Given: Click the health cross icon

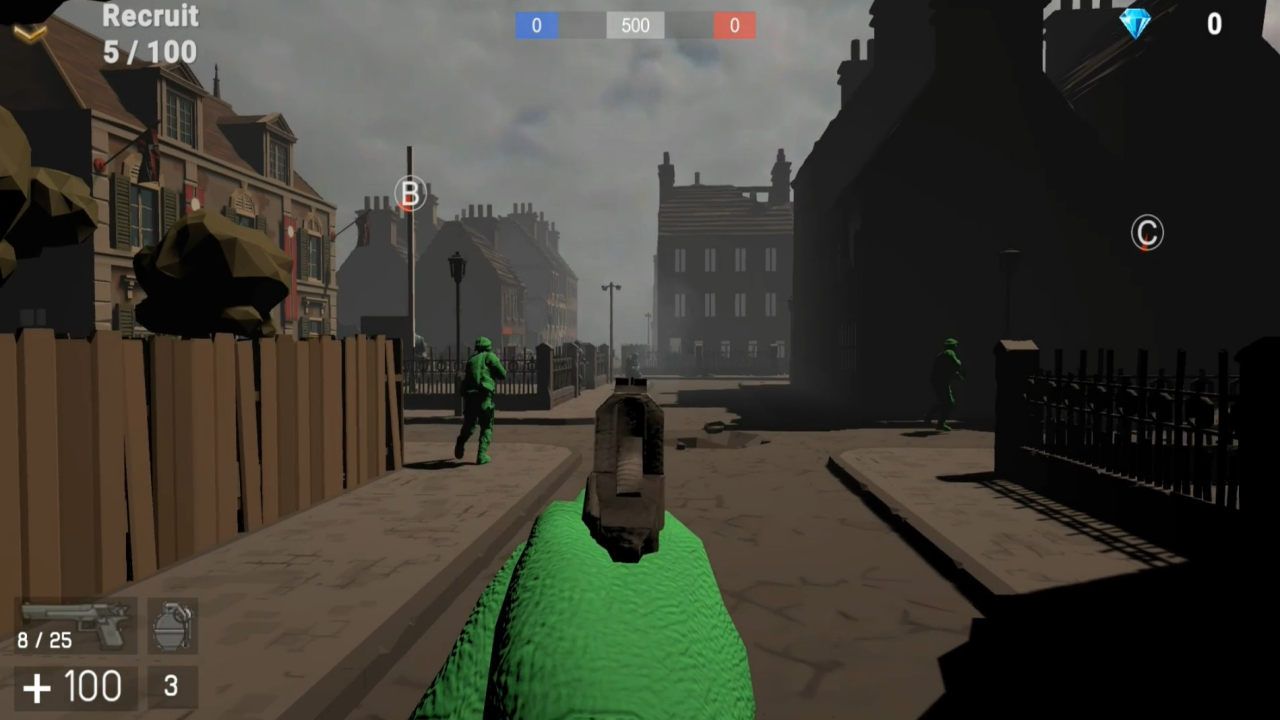Looking at the screenshot, I should (x=37, y=686).
